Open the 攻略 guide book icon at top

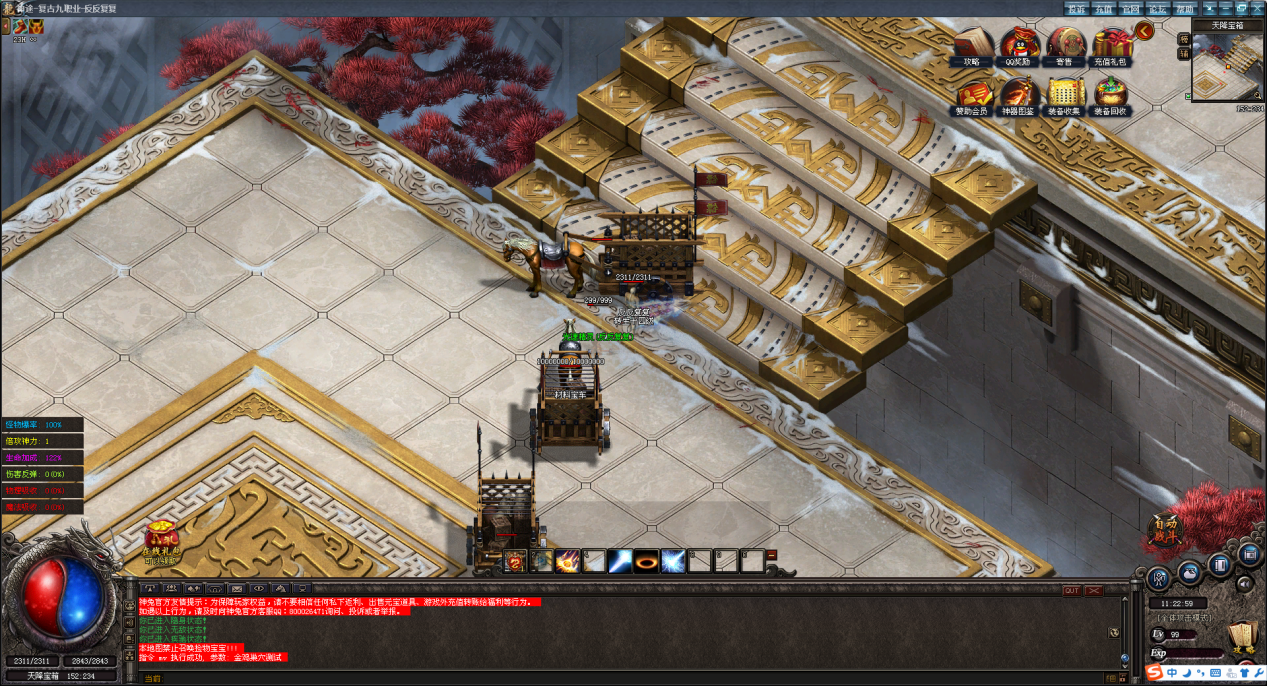pos(971,44)
